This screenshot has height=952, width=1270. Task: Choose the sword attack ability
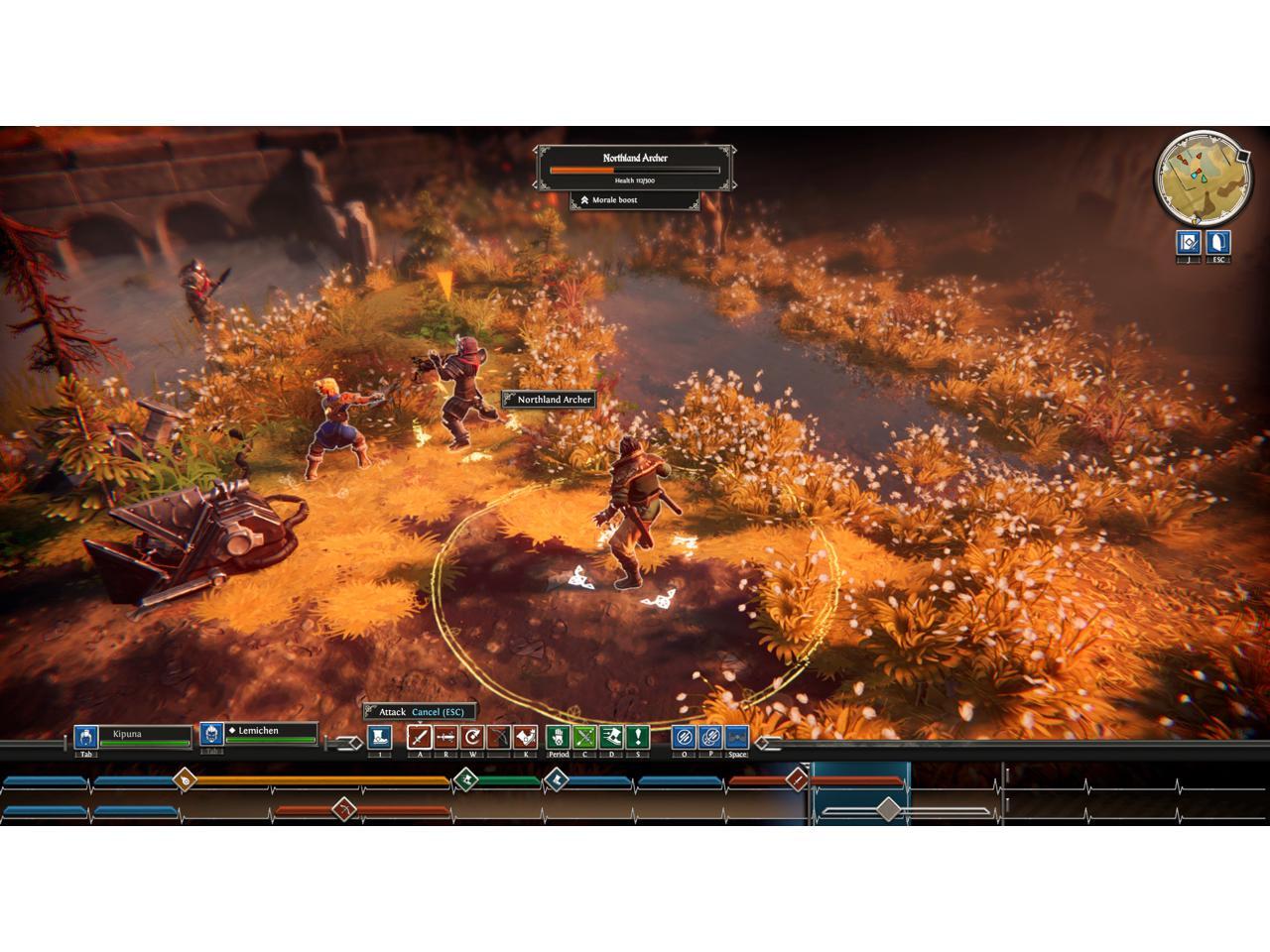420,737
